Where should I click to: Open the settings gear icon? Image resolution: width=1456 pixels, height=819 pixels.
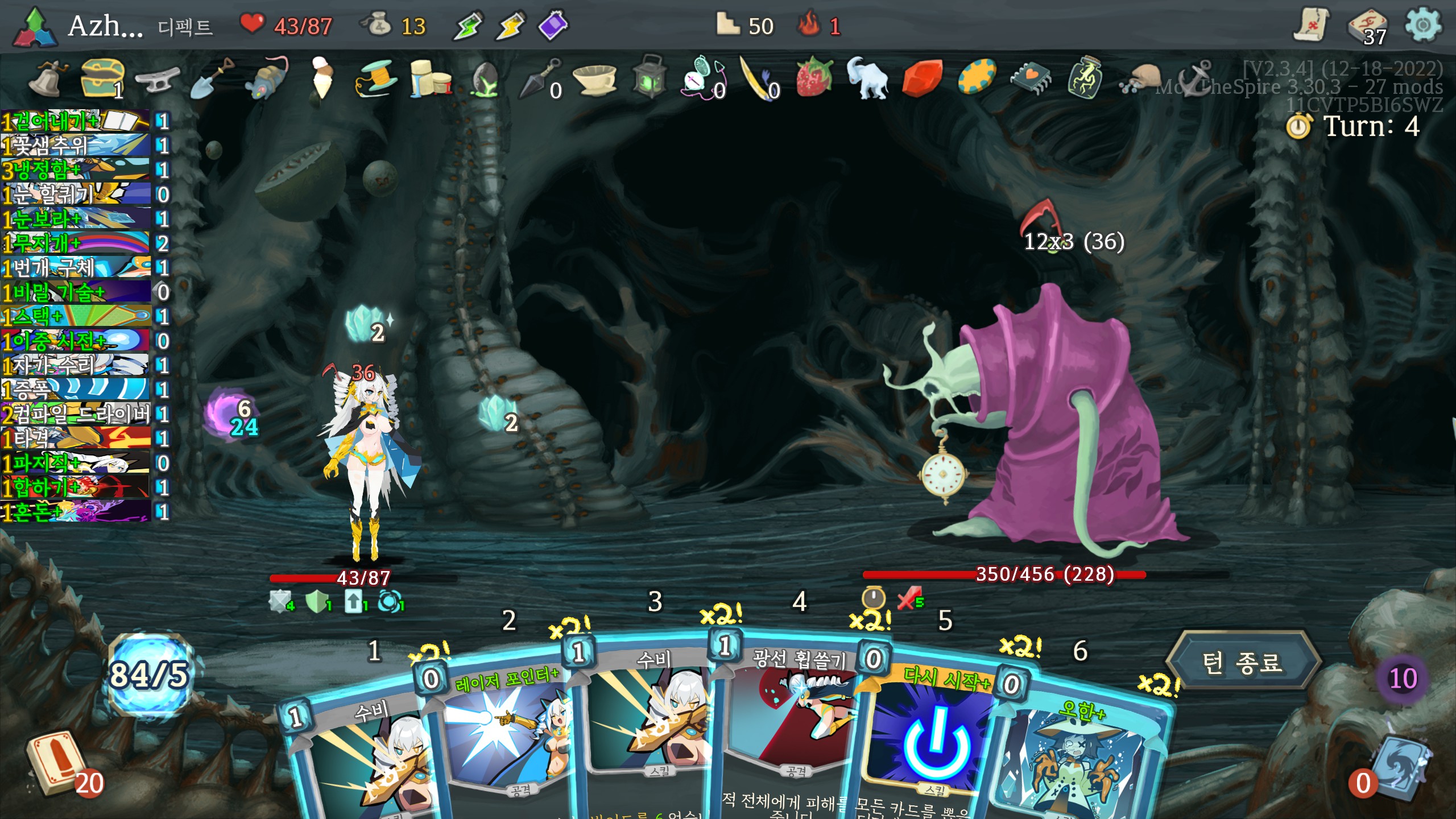pos(1422,26)
